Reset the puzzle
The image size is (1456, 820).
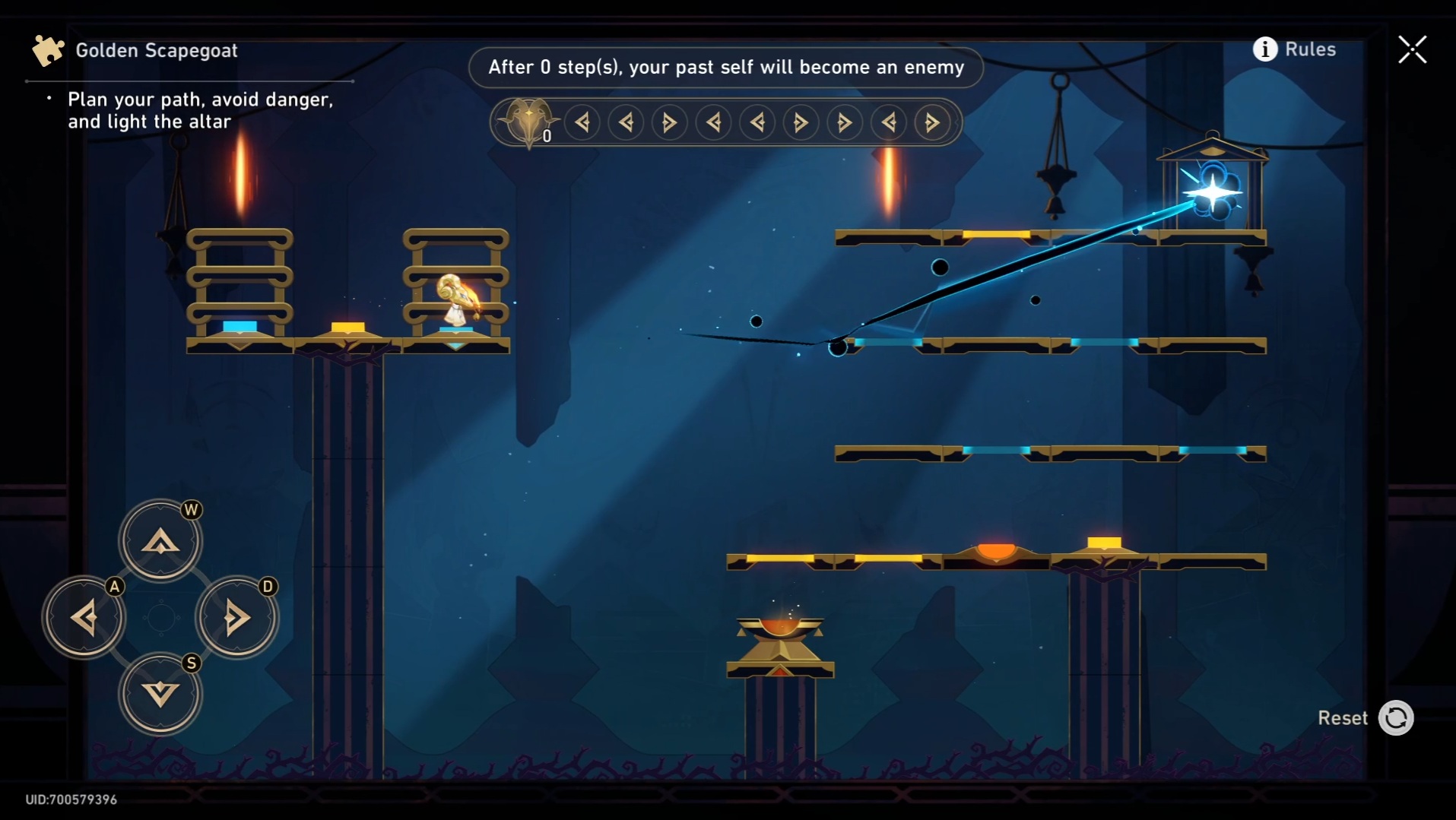click(x=1395, y=718)
